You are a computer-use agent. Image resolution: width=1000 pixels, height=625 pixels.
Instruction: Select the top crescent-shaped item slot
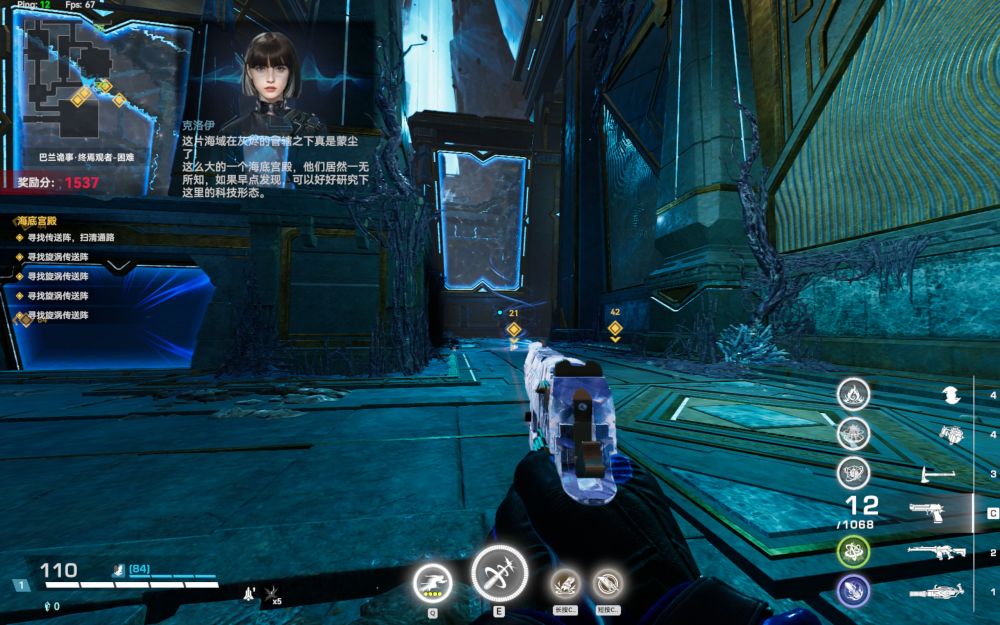[x=951, y=396]
